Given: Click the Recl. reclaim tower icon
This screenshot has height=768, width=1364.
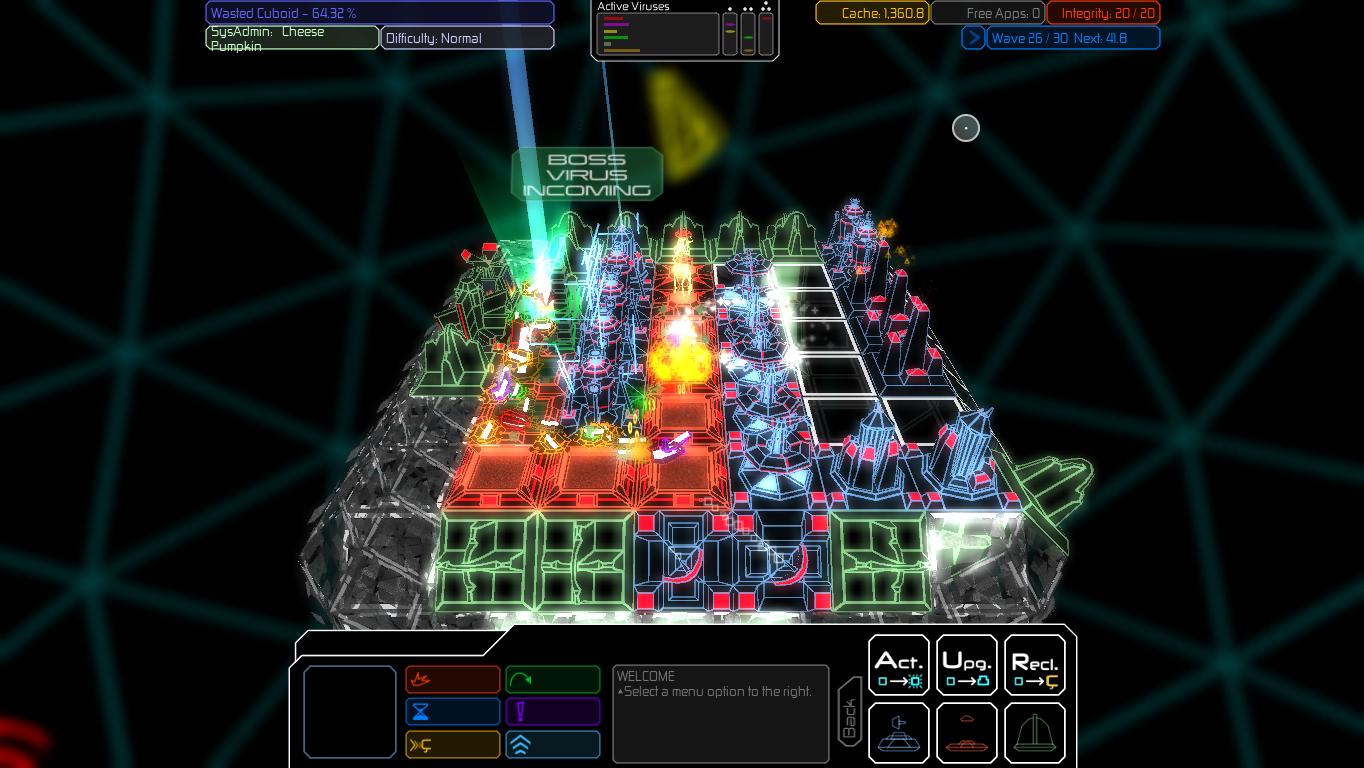Looking at the screenshot, I should 1034,664.
